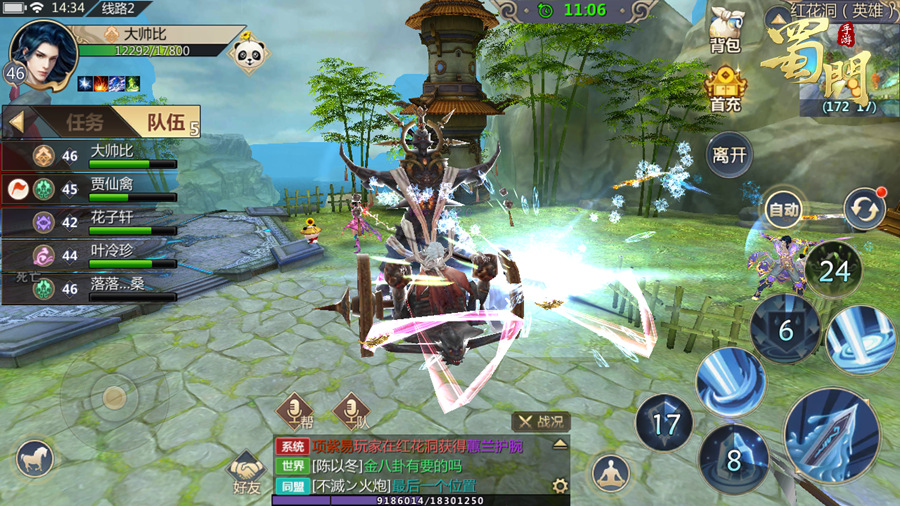Select the 队伍 team tab

[165, 122]
